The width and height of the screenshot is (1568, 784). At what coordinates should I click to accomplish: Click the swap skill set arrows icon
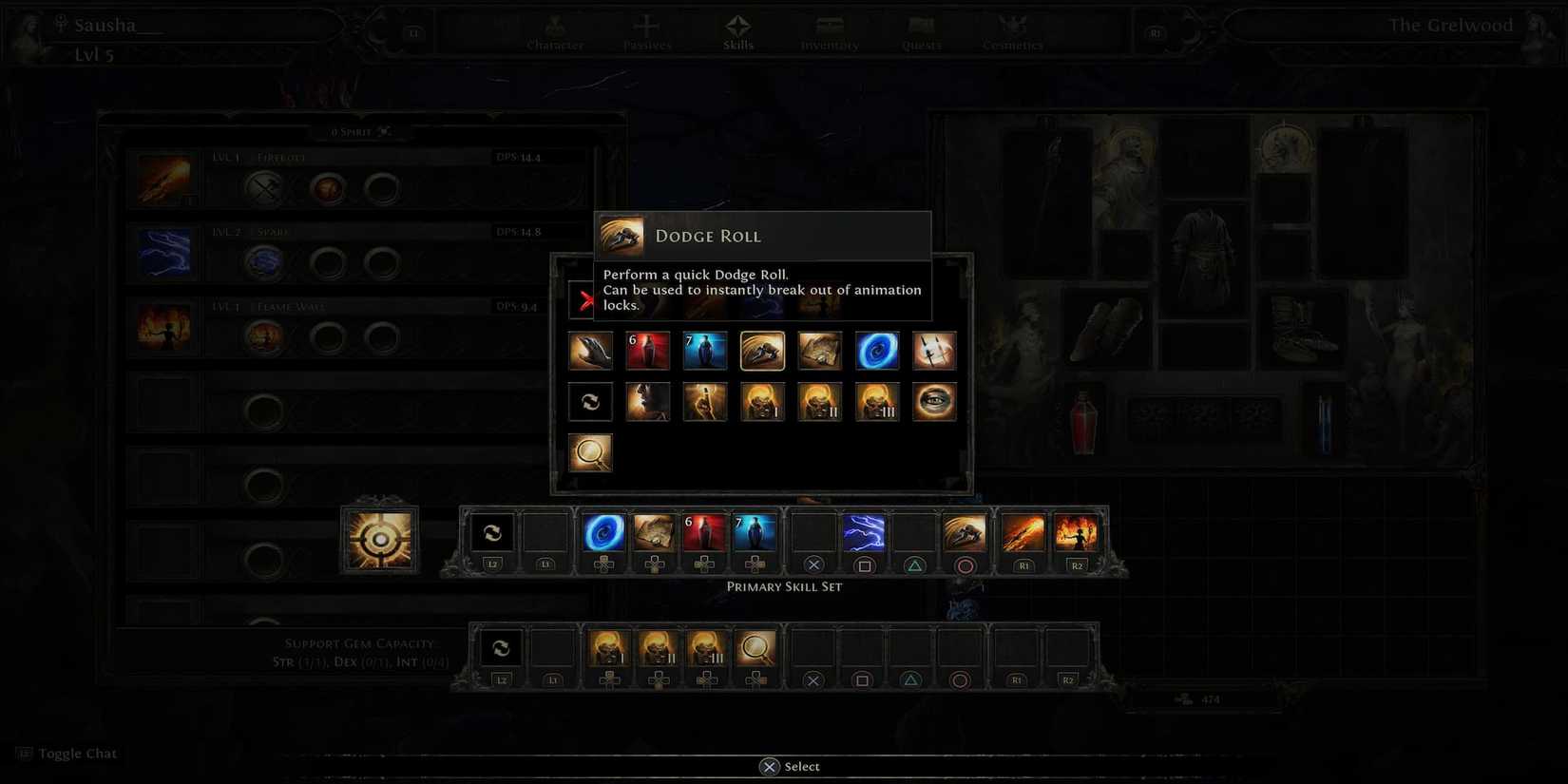pos(590,401)
